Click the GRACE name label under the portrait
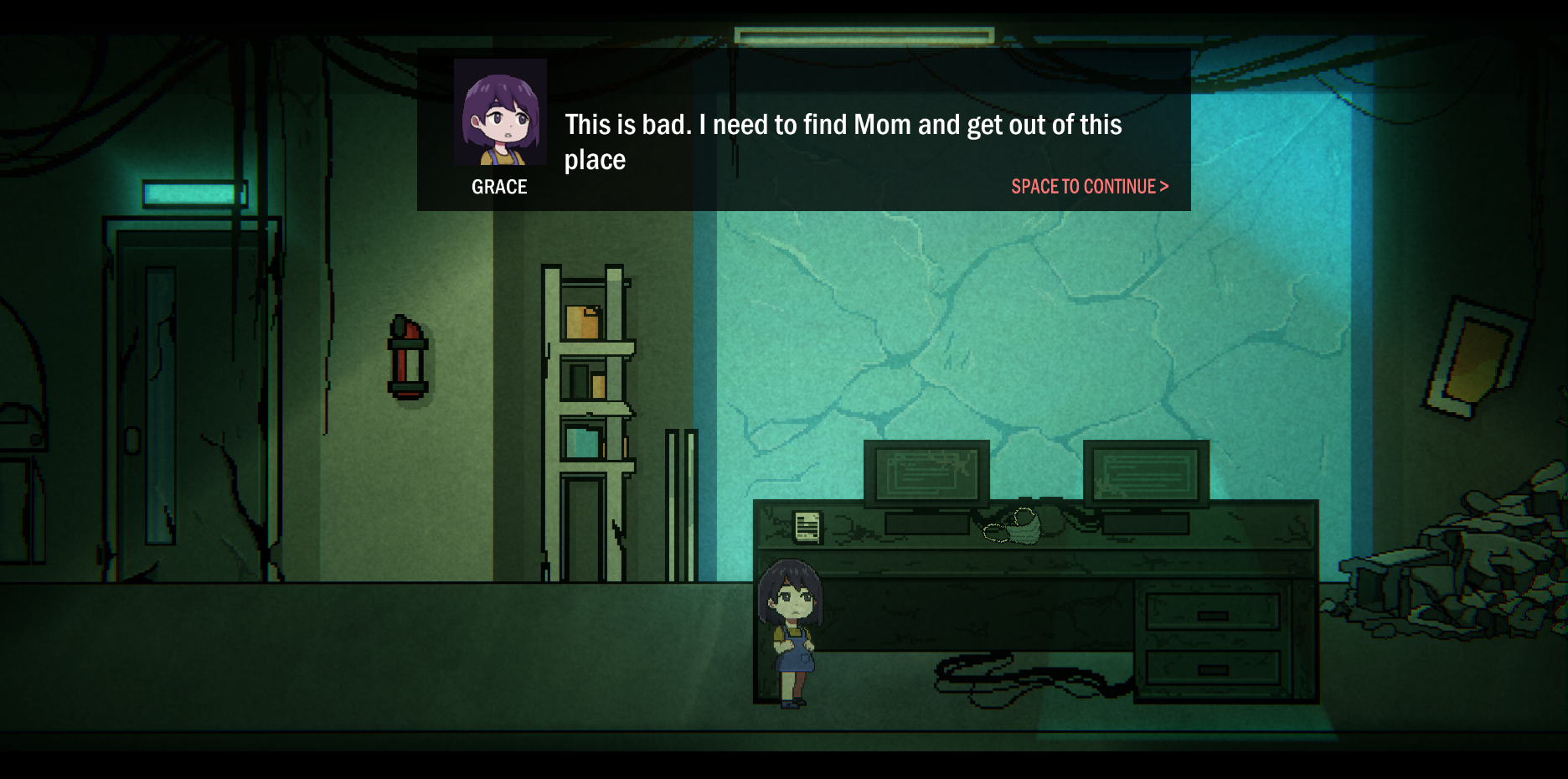The image size is (1568, 779). [x=498, y=187]
